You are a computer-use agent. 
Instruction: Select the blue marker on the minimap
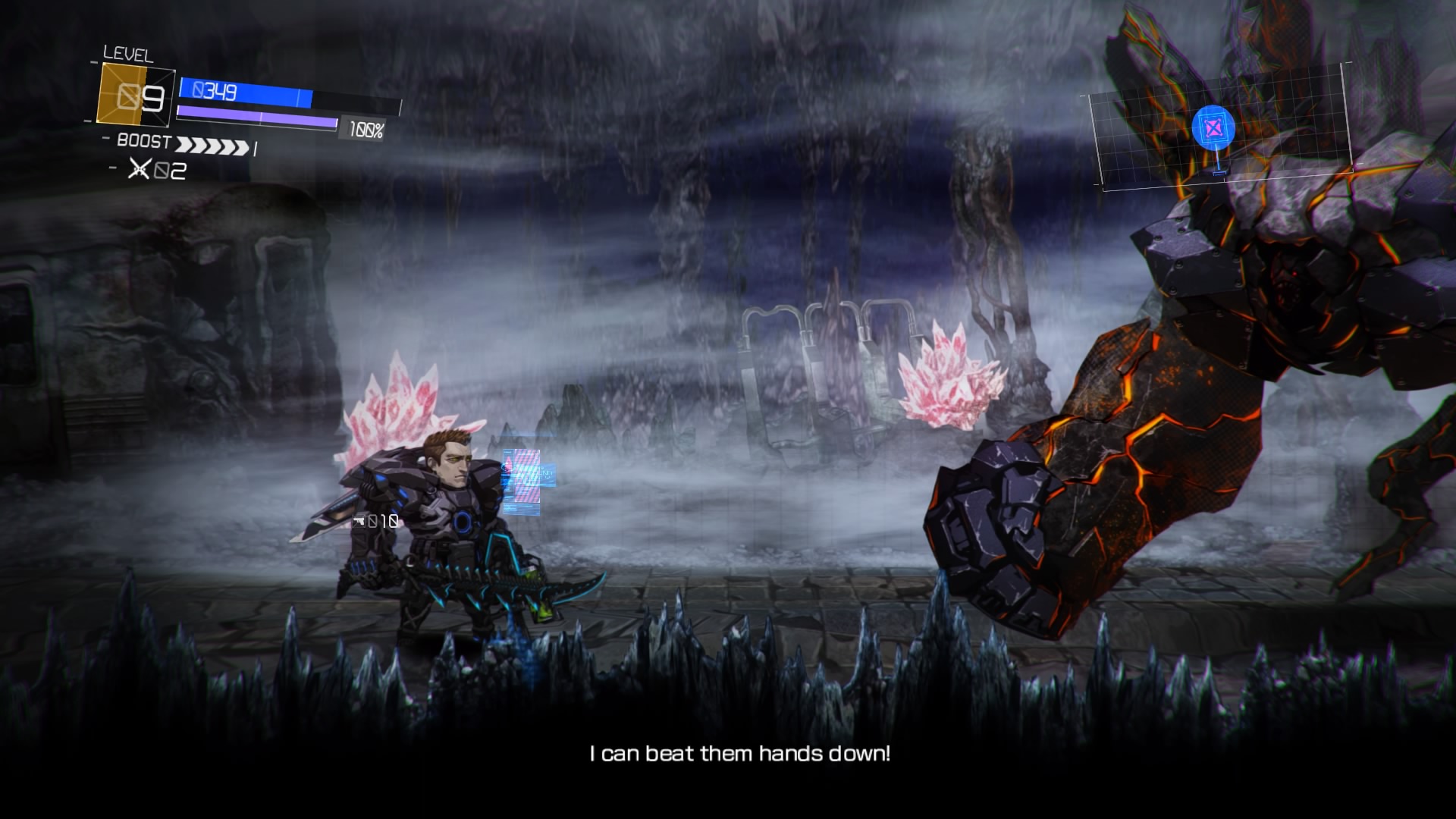[x=1213, y=128]
